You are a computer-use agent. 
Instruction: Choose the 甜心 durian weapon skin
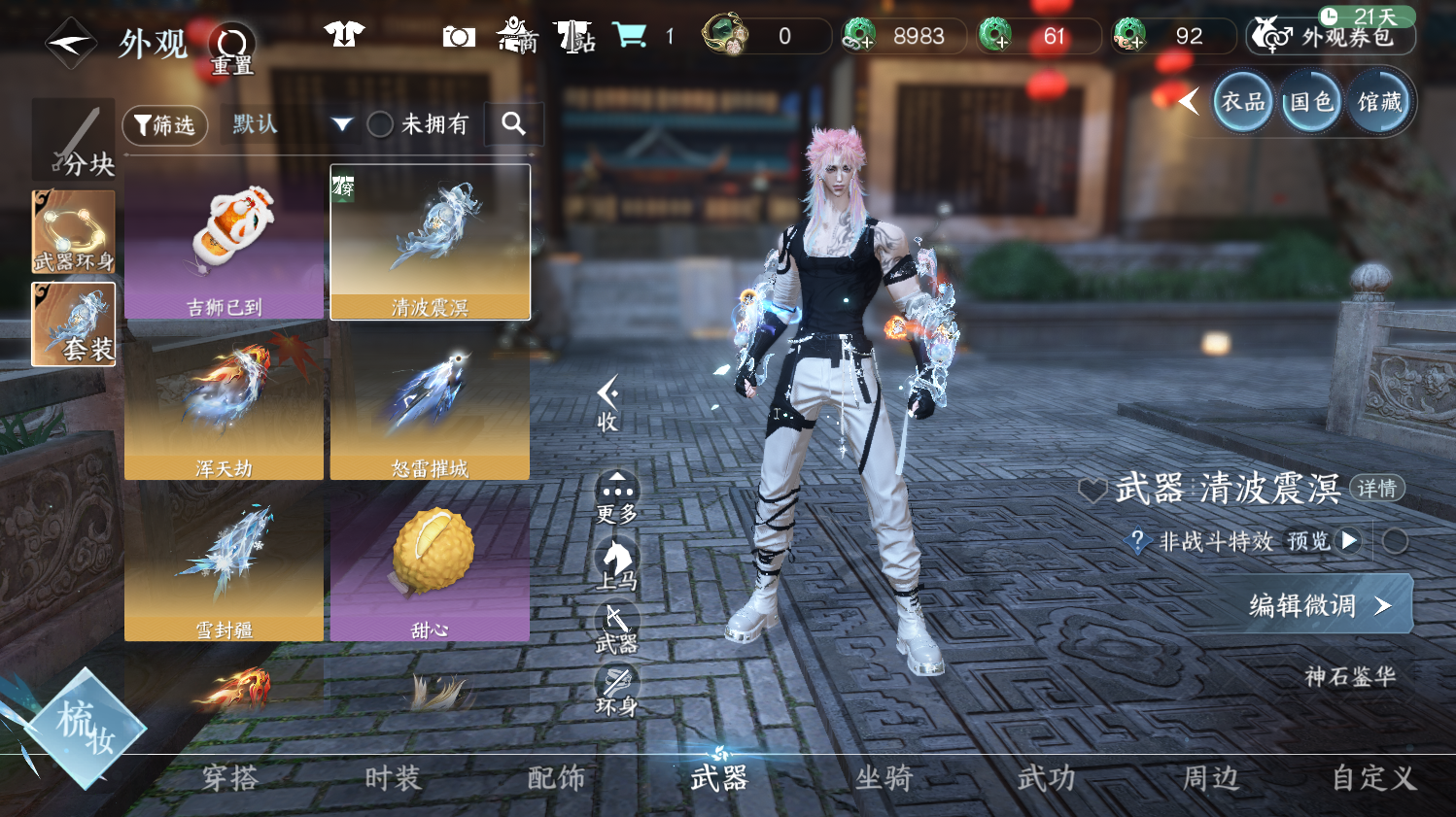[x=430, y=563]
